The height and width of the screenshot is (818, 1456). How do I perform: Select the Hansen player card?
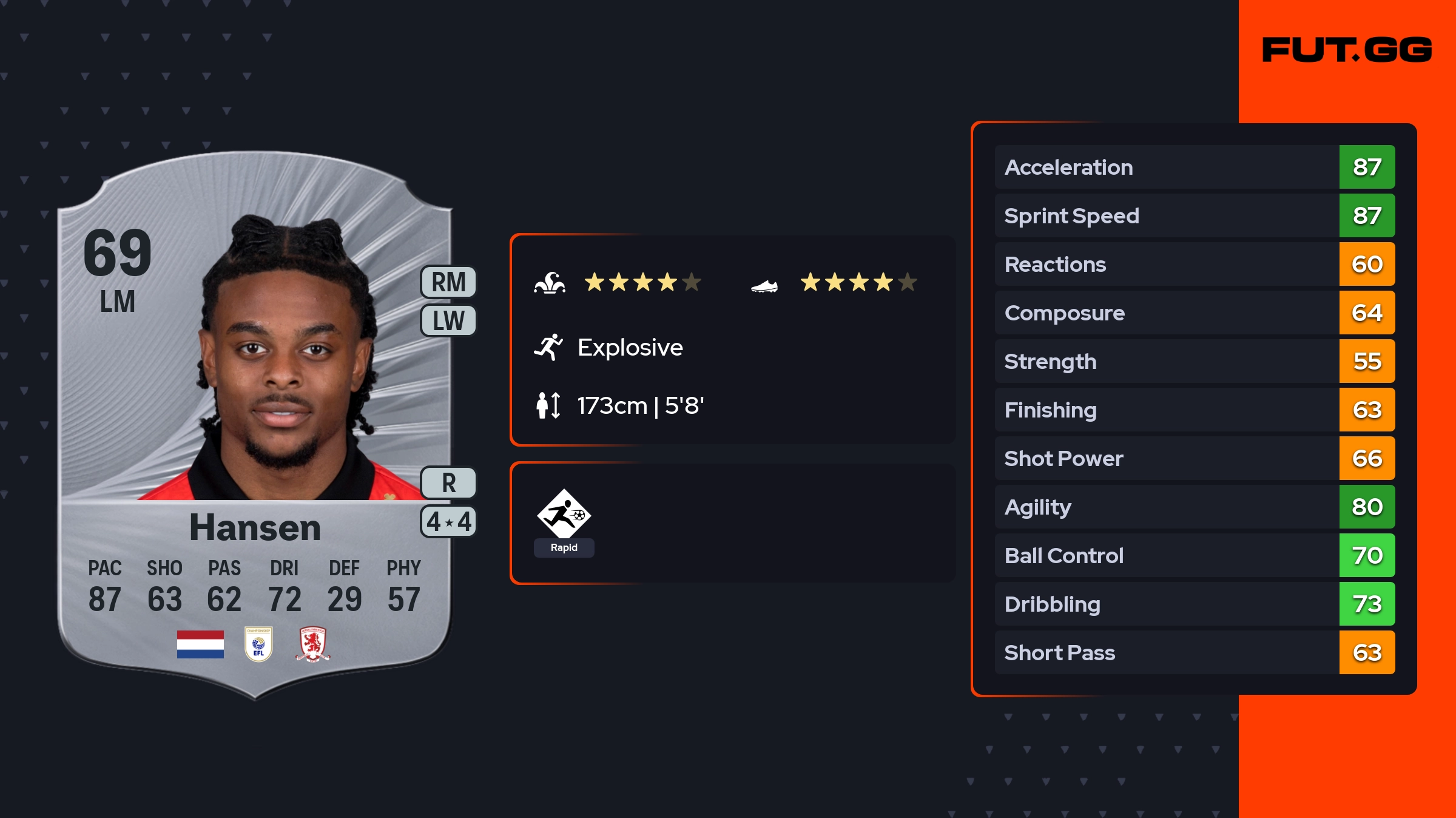255,425
